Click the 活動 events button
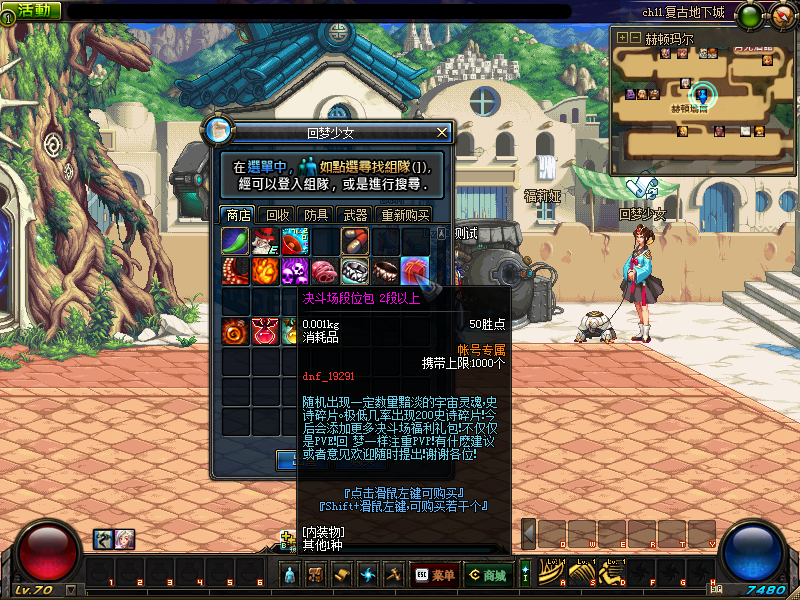 (x=31, y=10)
